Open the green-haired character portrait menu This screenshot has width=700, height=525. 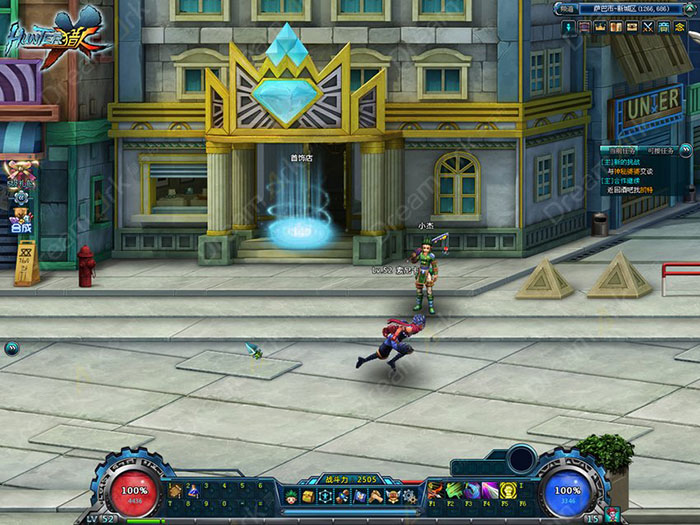(x=291, y=496)
